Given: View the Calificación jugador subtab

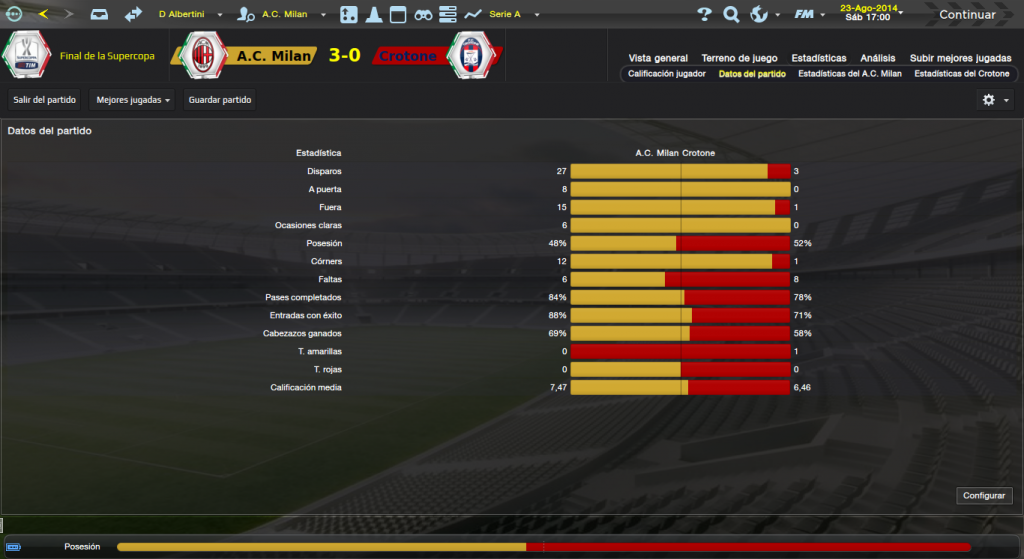Looking at the screenshot, I should tap(667, 74).
